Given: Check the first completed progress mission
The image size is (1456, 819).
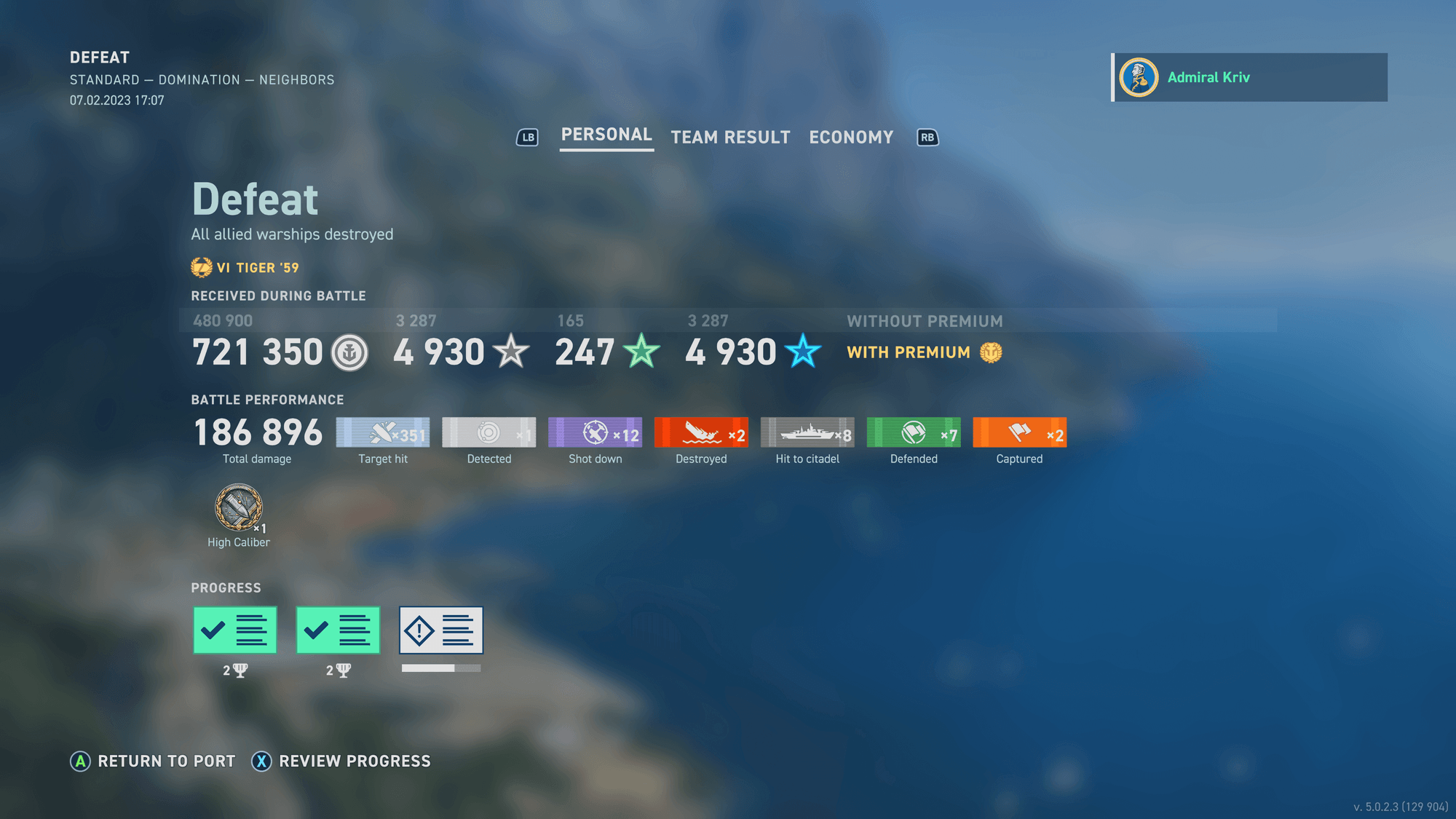Looking at the screenshot, I should [x=234, y=630].
